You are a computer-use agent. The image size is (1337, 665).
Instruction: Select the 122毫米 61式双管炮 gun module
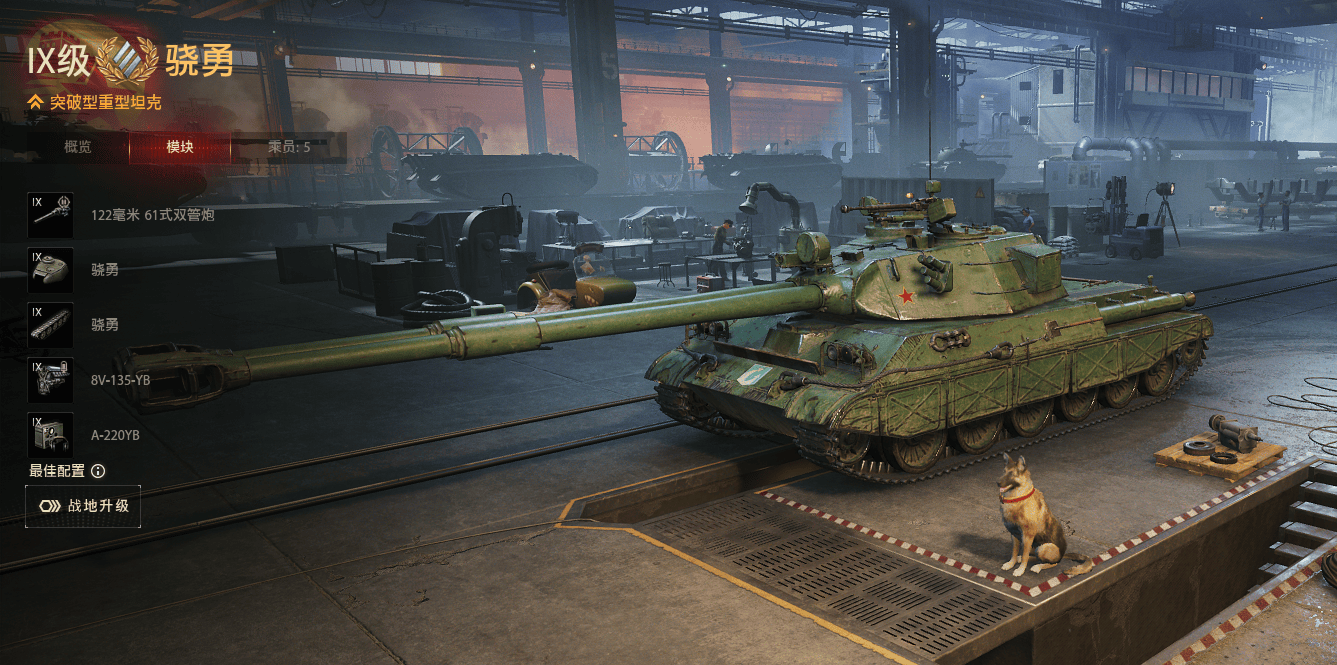point(50,215)
